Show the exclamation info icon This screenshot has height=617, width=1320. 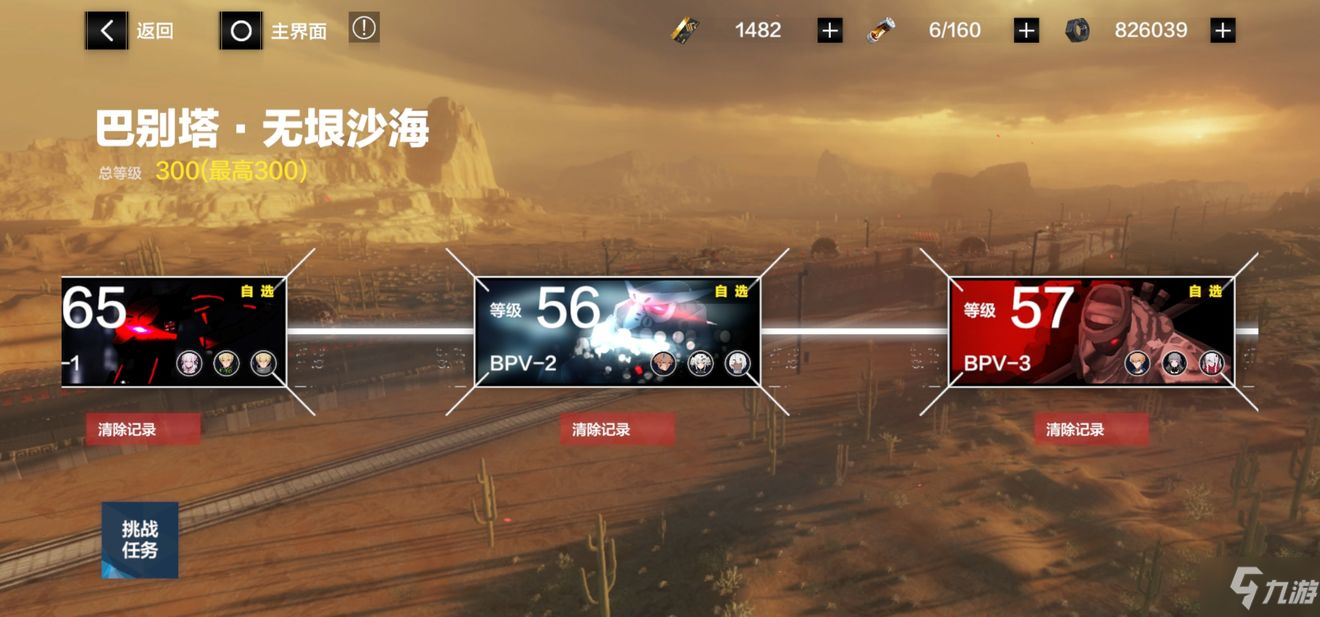364,29
